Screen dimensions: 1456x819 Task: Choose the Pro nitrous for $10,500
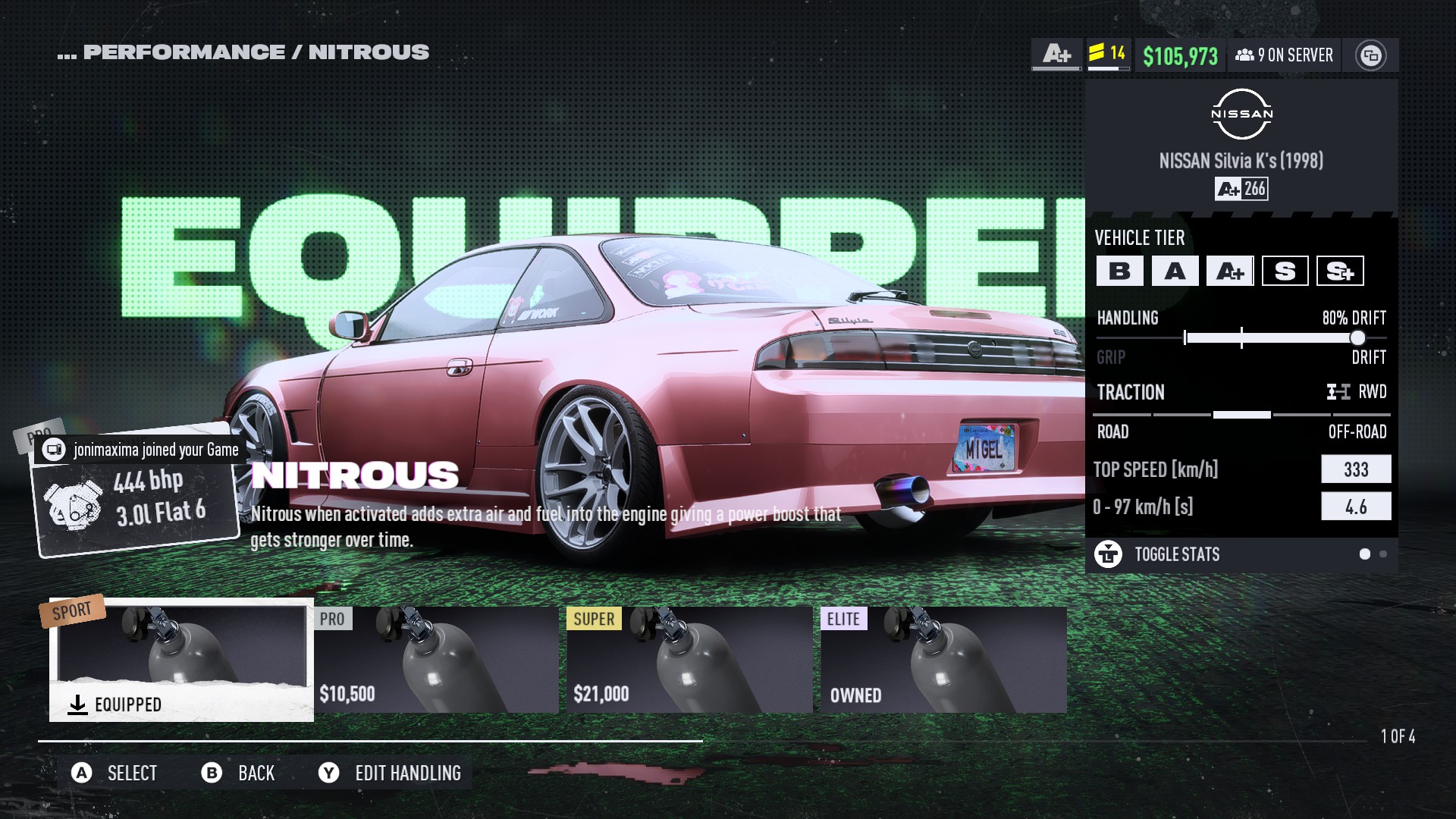pos(436,660)
